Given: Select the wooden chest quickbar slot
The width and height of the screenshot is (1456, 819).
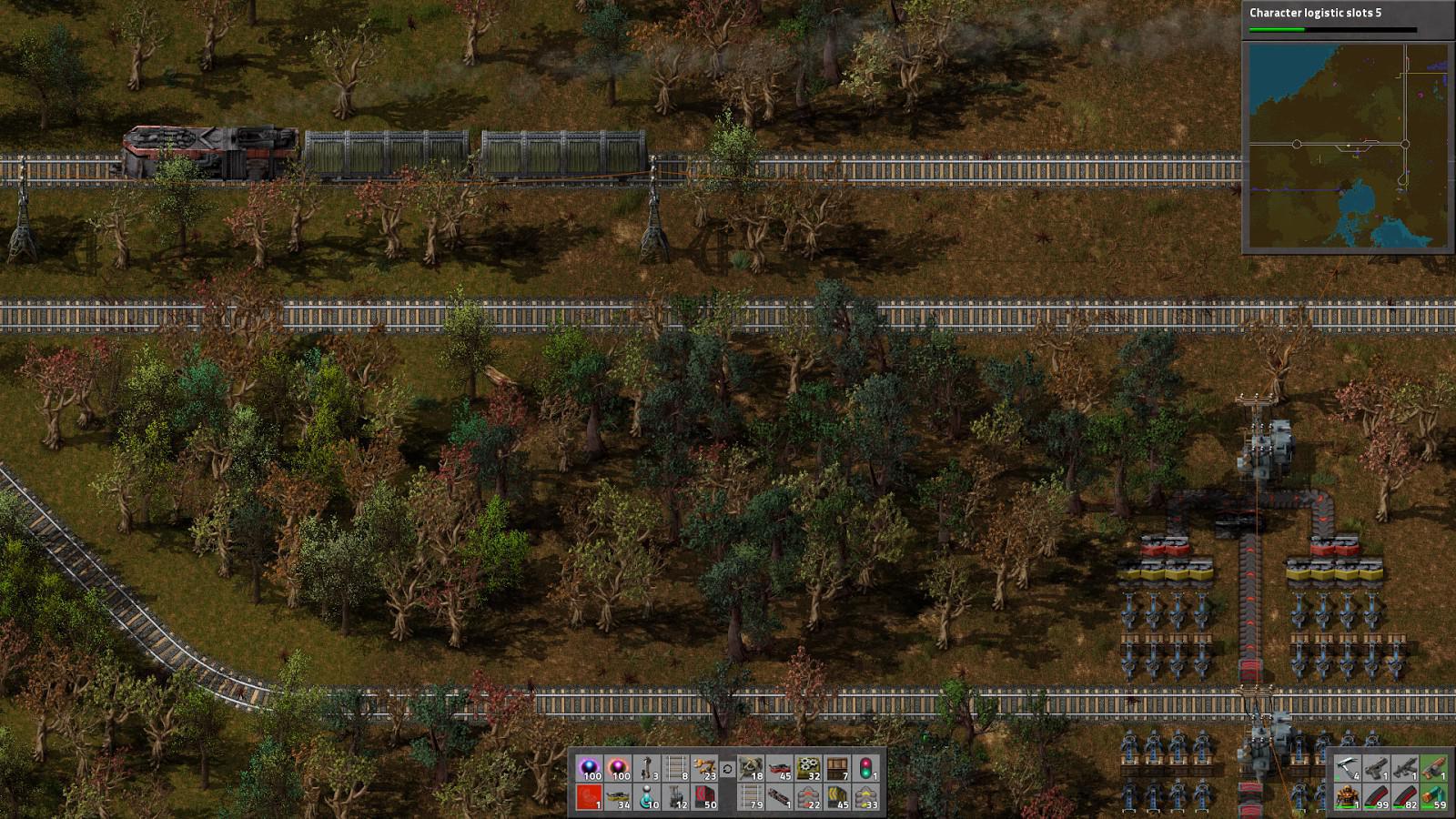Looking at the screenshot, I should tap(836, 769).
